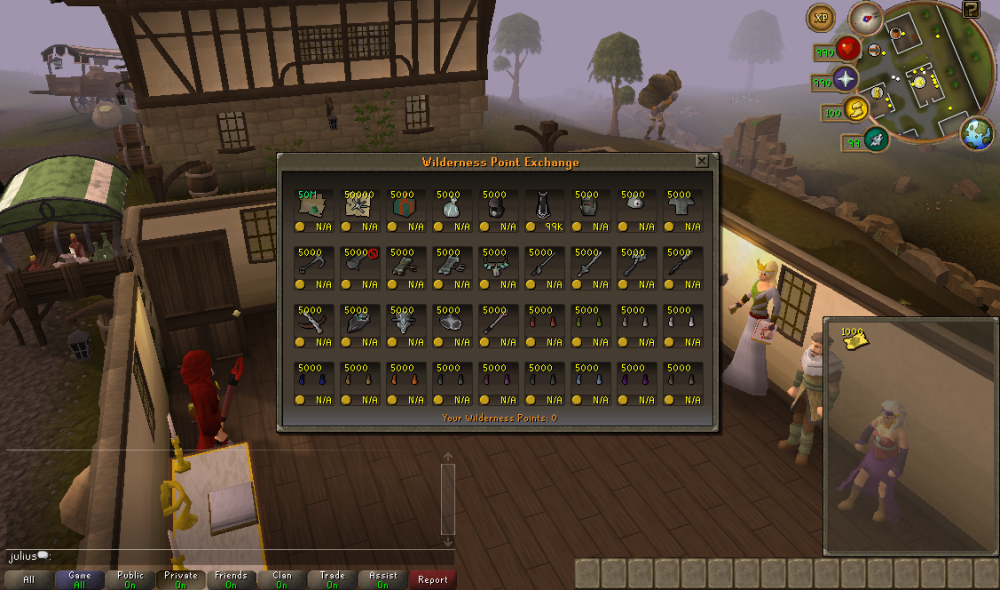The height and width of the screenshot is (590, 1000).
Task: Switch to the All chat tab
Action: (x=29, y=579)
